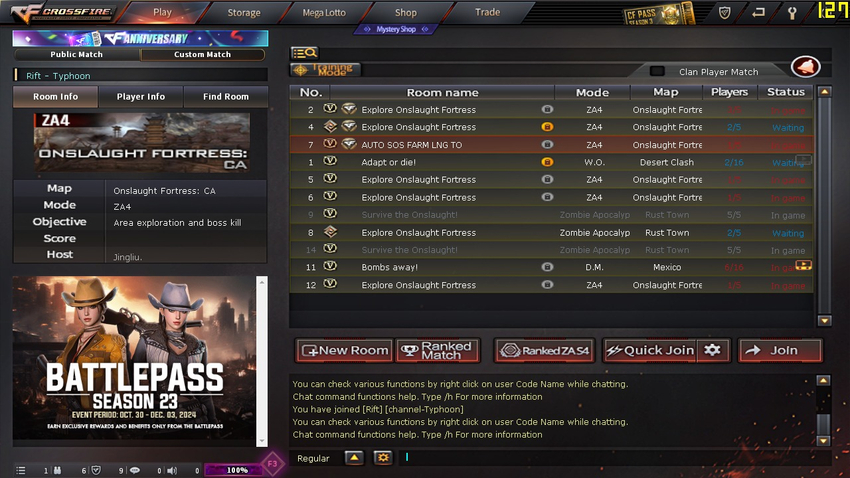Click the Join button
The height and width of the screenshot is (478, 850).
(x=780, y=351)
